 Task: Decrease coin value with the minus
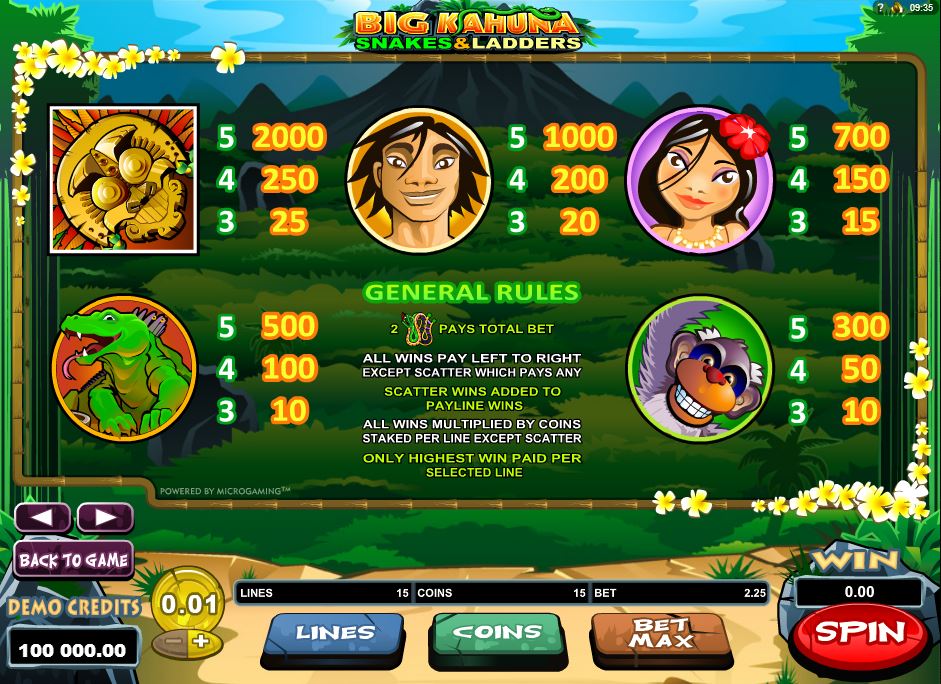(x=172, y=641)
